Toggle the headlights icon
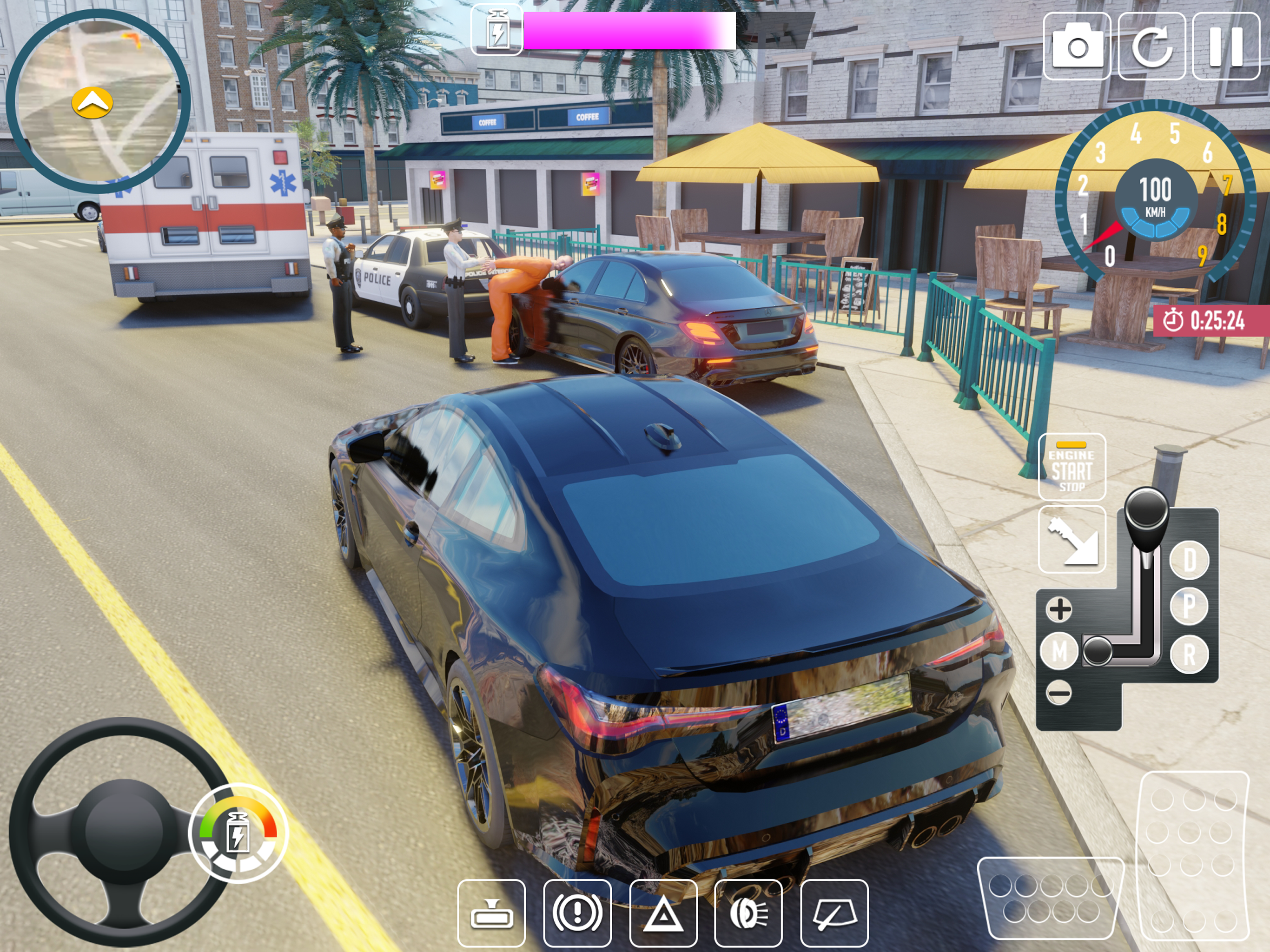 pos(748,913)
